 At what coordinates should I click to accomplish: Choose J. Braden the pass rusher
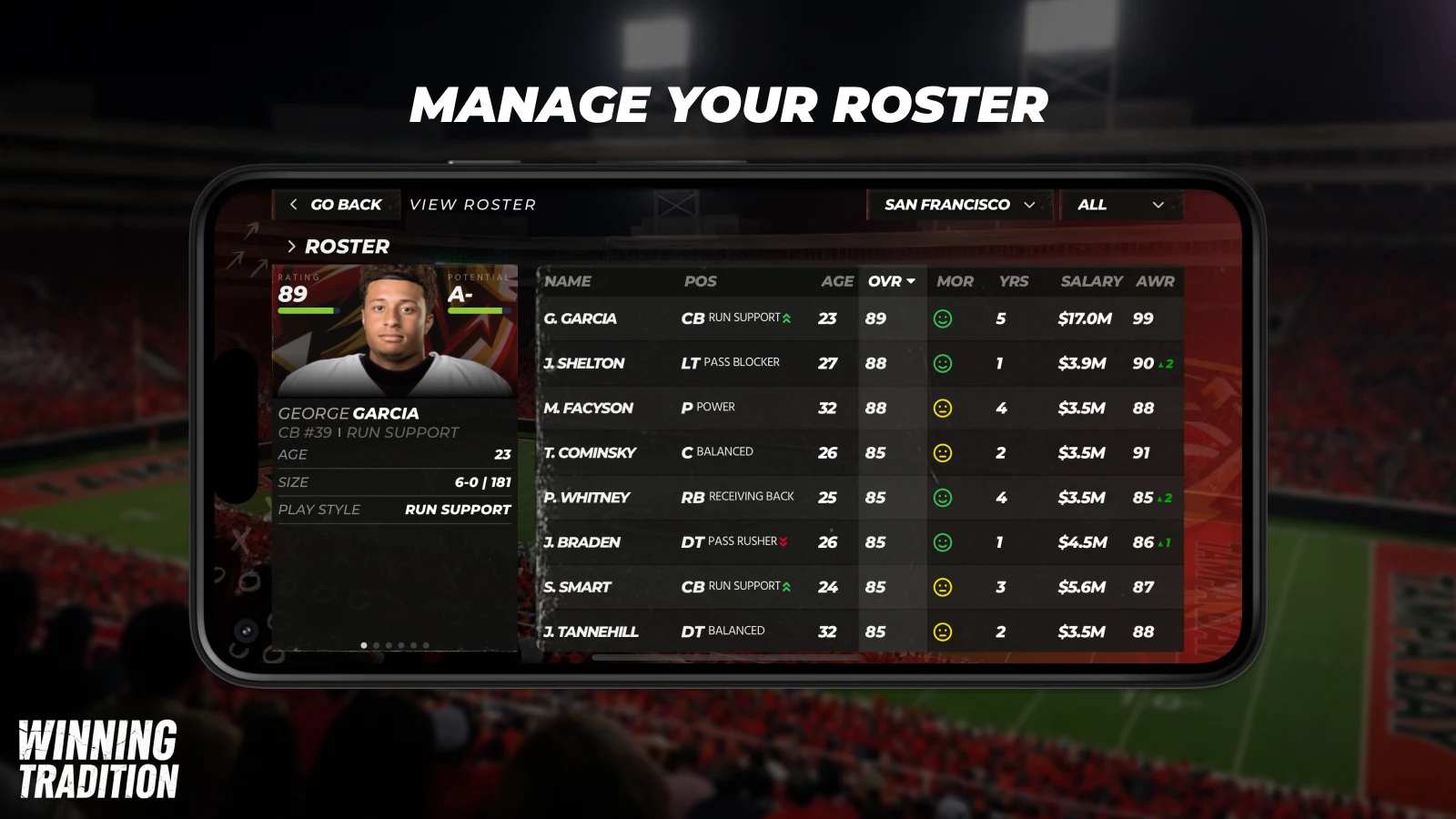click(582, 542)
